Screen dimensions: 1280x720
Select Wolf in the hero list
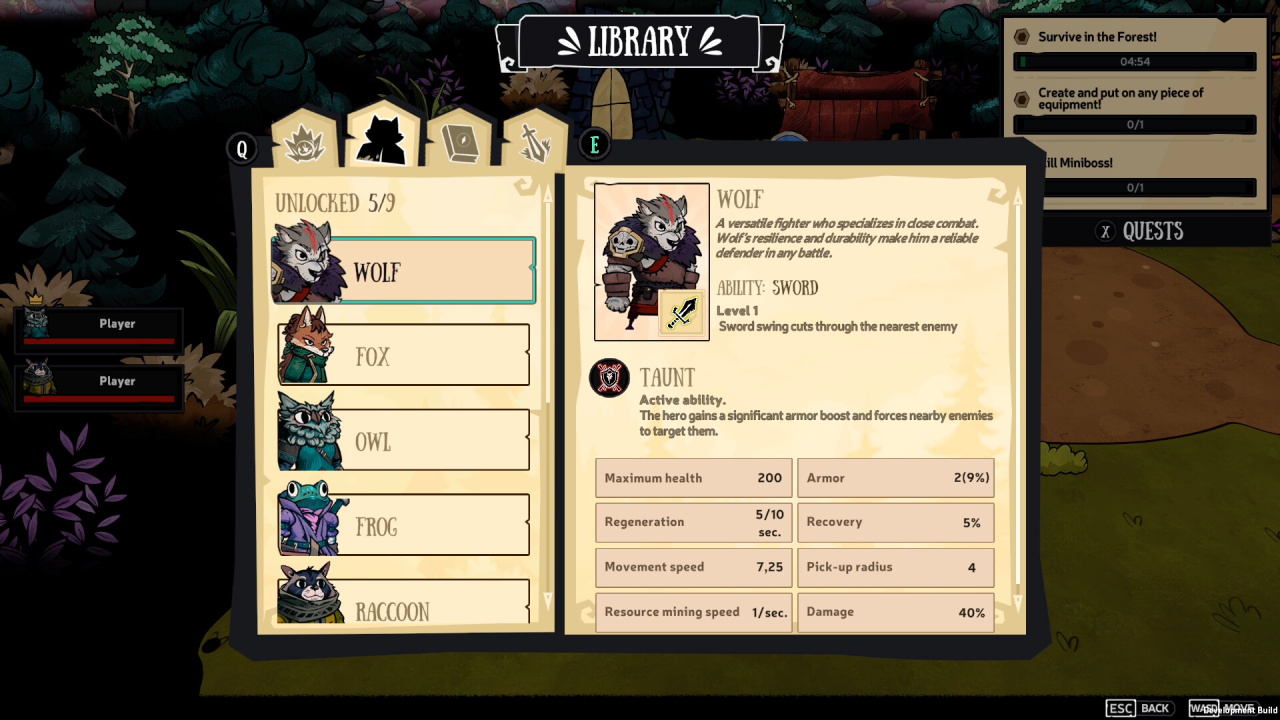[404, 271]
